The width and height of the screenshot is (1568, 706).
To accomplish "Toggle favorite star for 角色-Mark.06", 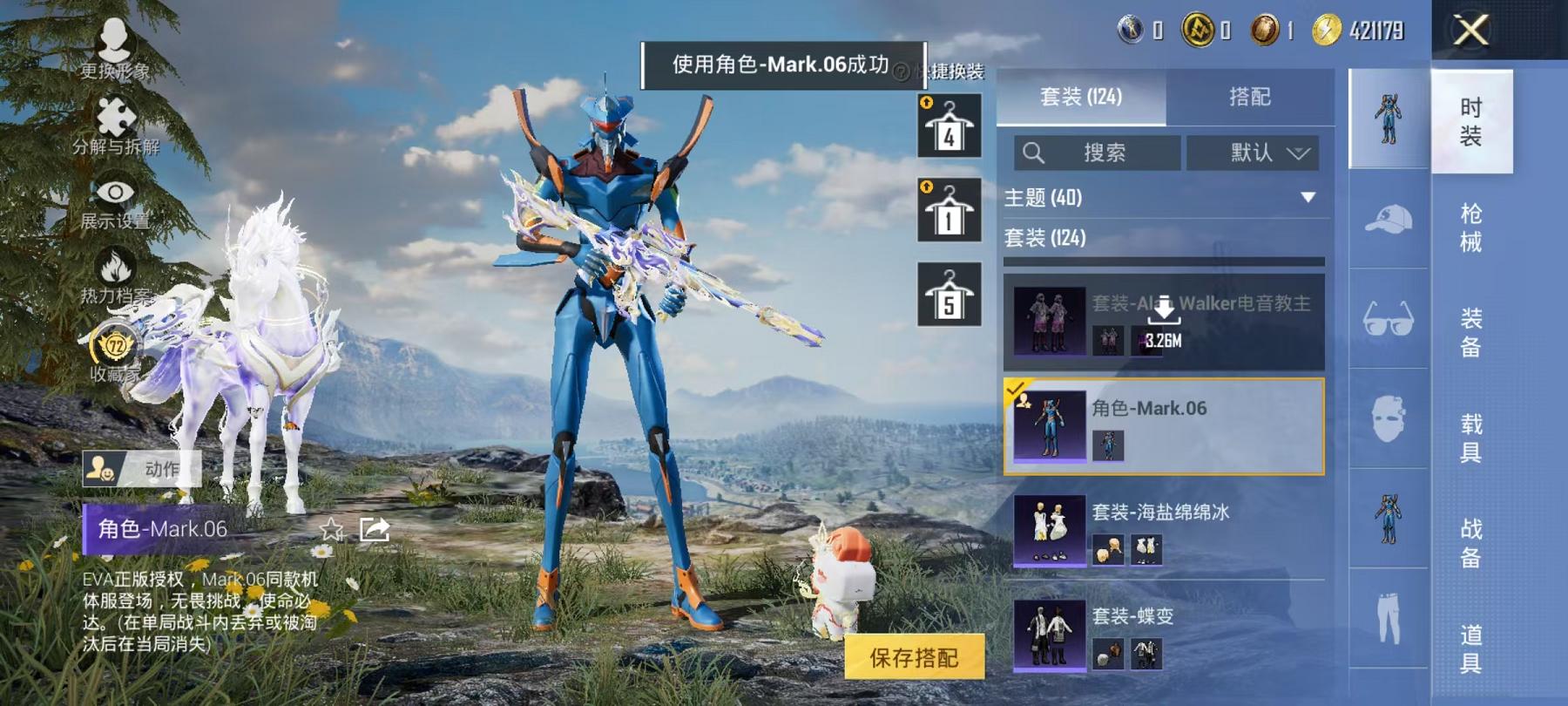I will (331, 529).
